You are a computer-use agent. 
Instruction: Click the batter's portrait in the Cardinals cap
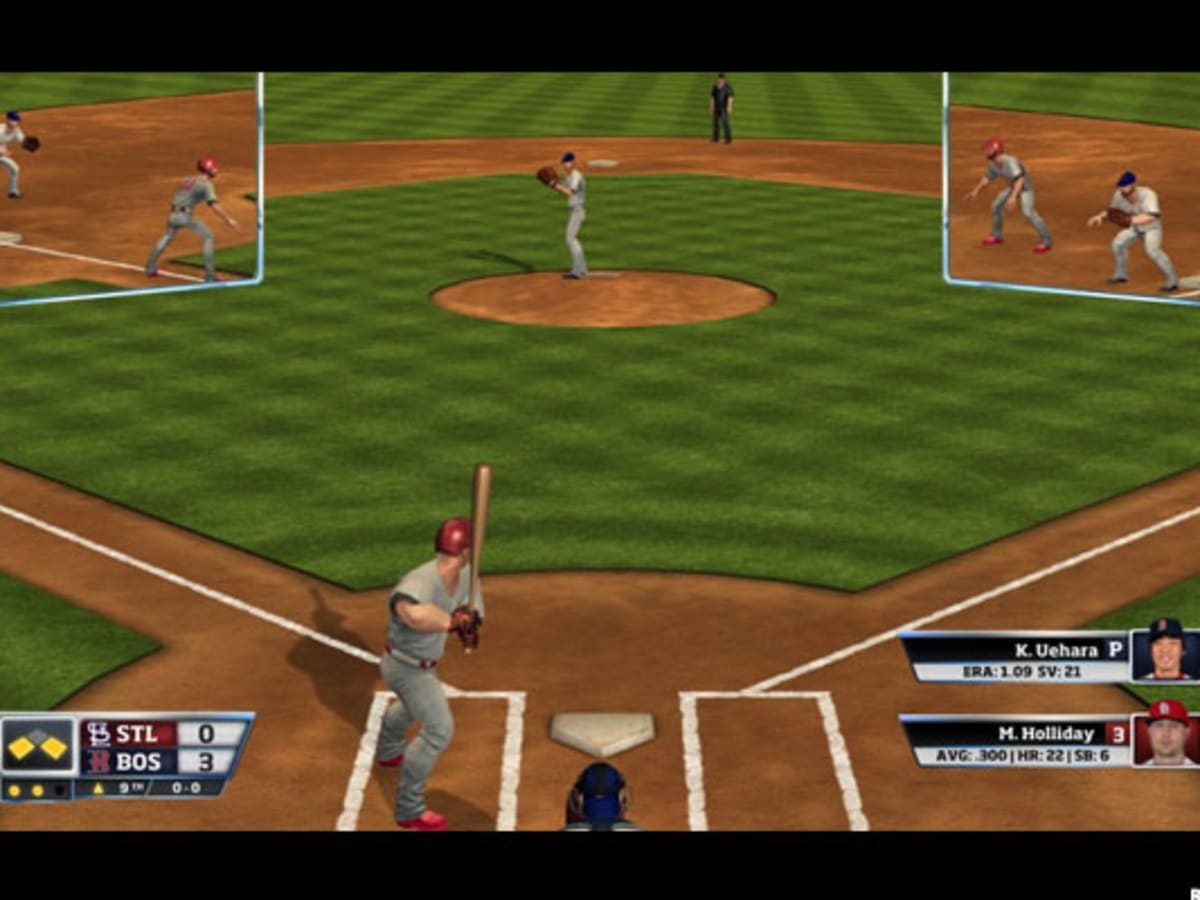(1165, 740)
